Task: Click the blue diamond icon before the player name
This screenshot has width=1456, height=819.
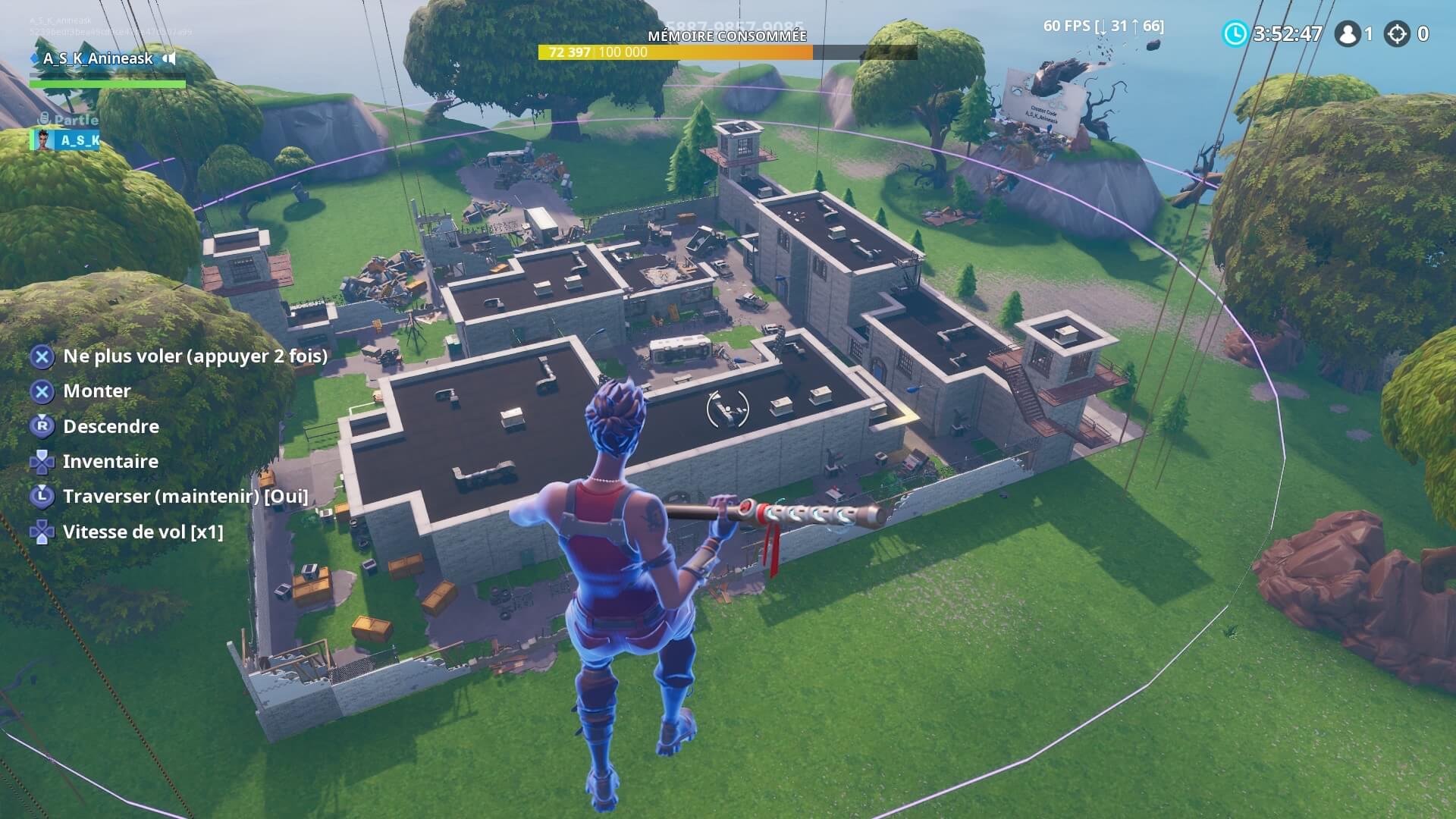Action: click(x=33, y=58)
